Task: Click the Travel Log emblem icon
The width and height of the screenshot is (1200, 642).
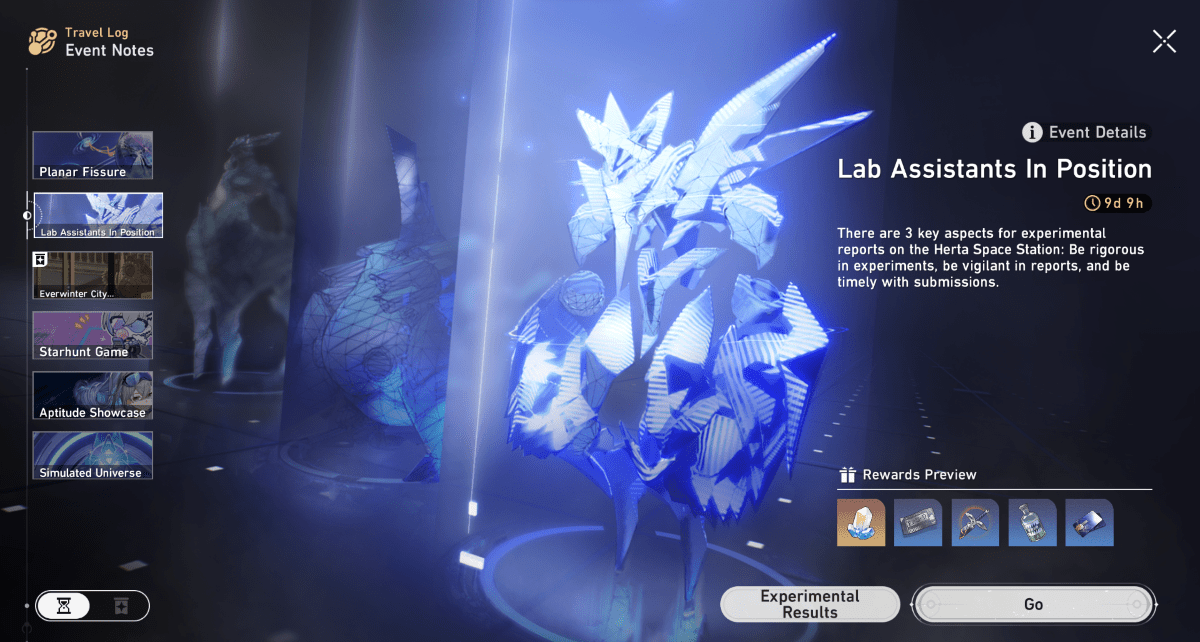Action: (x=42, y=41)
